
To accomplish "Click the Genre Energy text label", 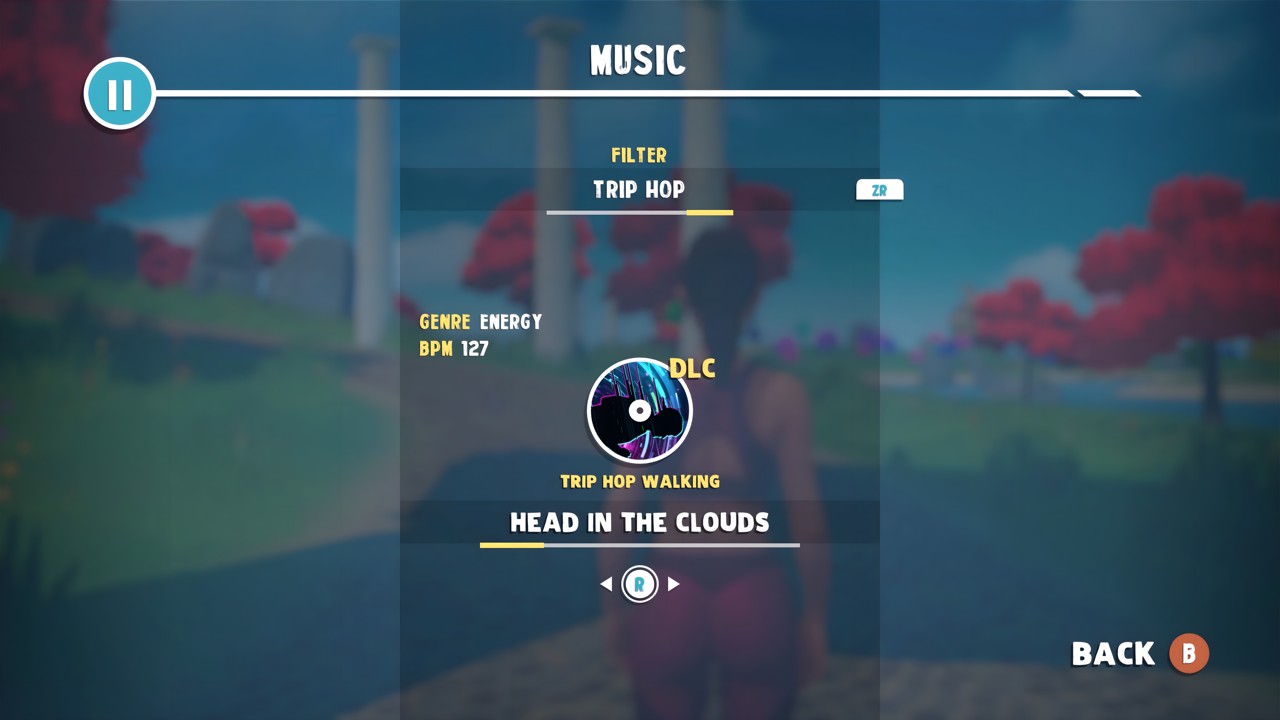I will (x=479, y=322).
